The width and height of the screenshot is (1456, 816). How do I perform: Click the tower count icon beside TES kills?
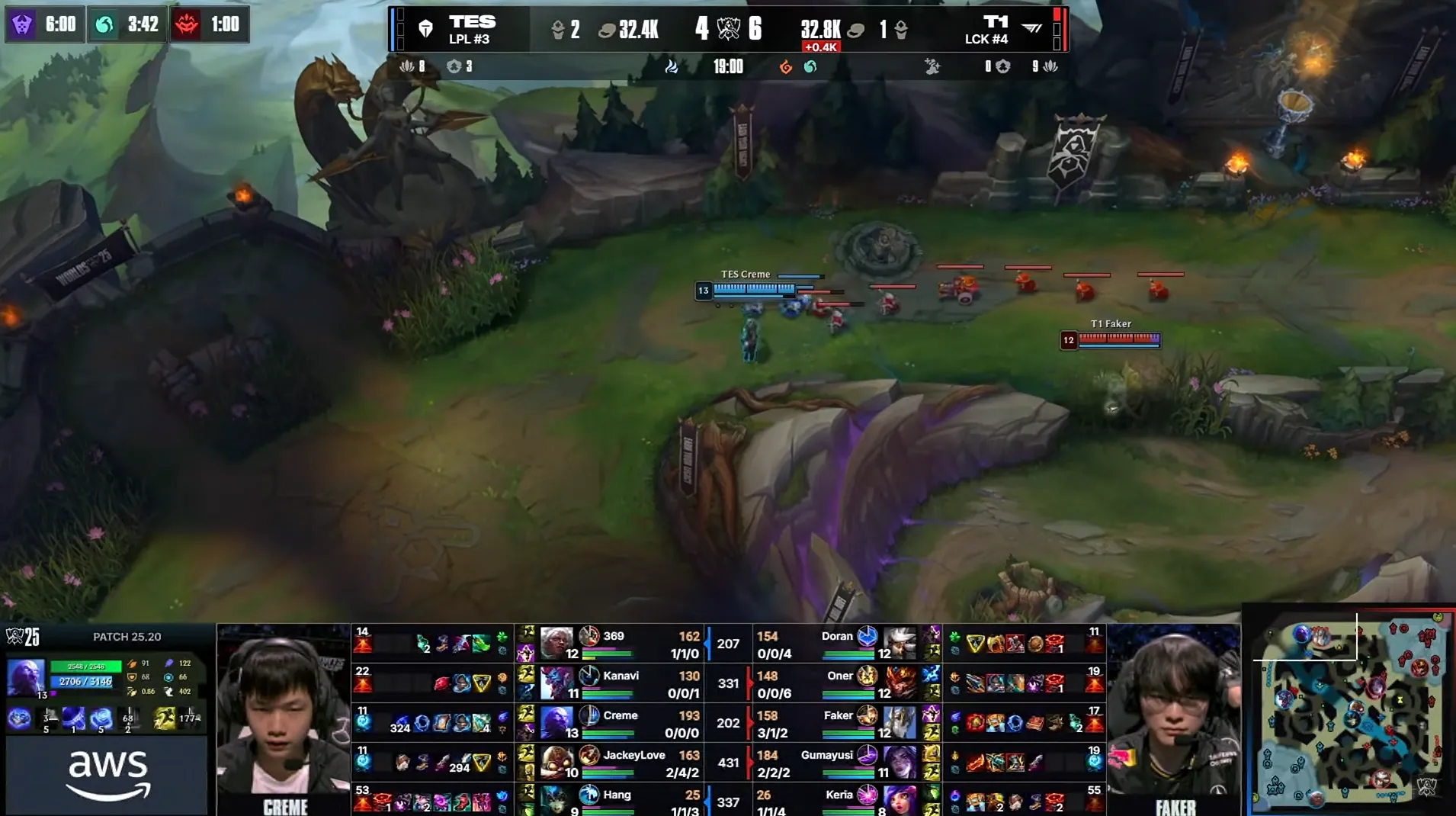[558, 29]
